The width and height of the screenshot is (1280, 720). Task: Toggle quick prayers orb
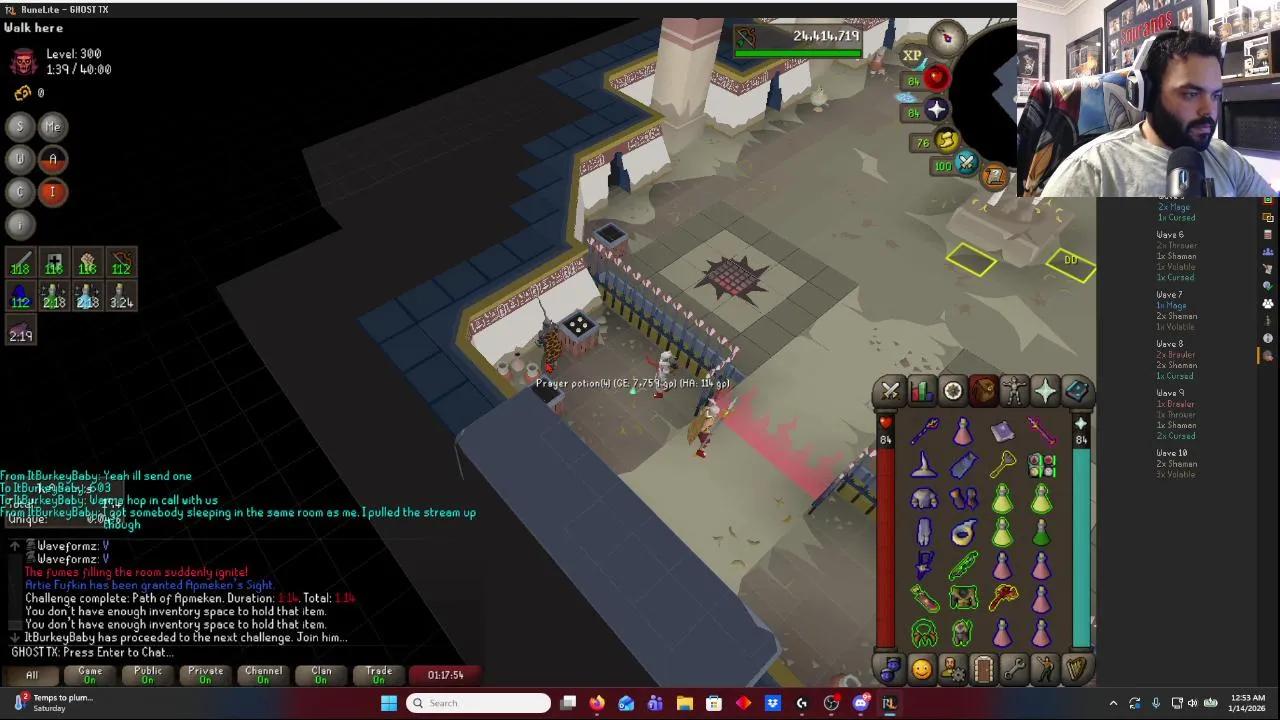point(936,109)
